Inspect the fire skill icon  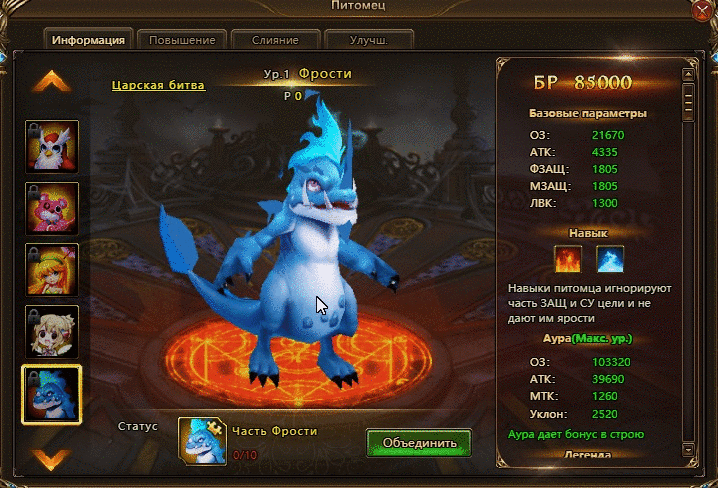(569, 260)
